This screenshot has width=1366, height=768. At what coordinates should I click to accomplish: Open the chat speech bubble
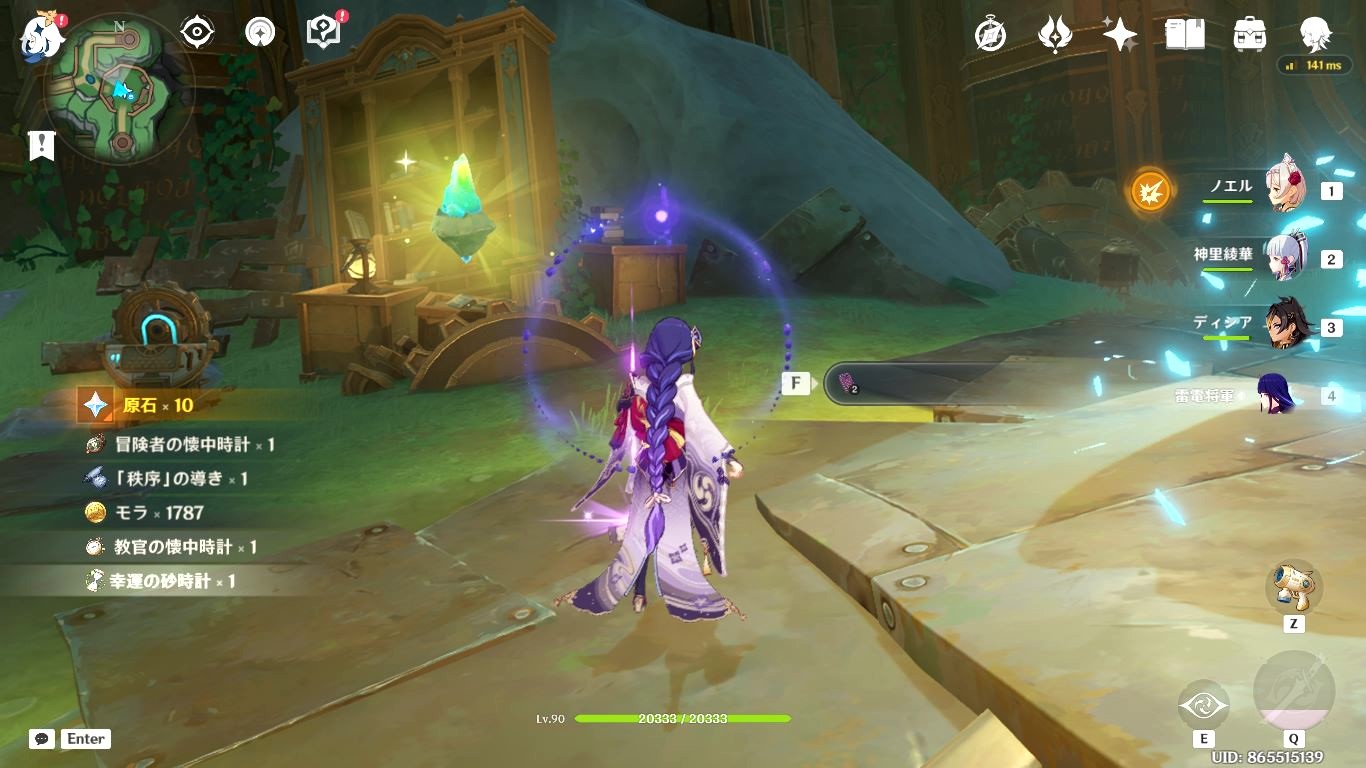42,739
